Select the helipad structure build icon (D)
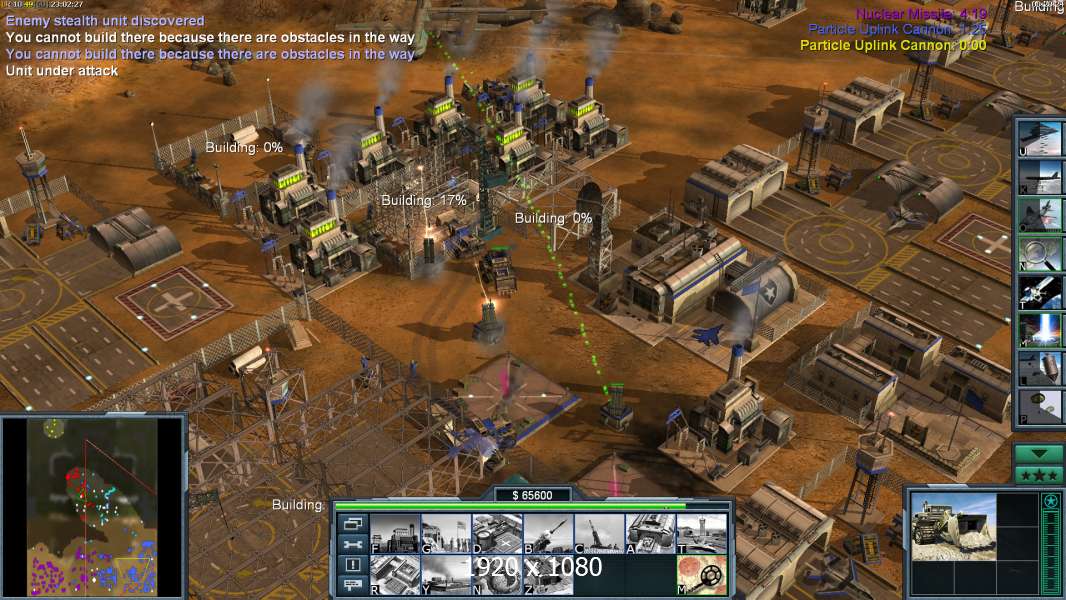Viewport: 1066px width, 600px height. [497, 534]
